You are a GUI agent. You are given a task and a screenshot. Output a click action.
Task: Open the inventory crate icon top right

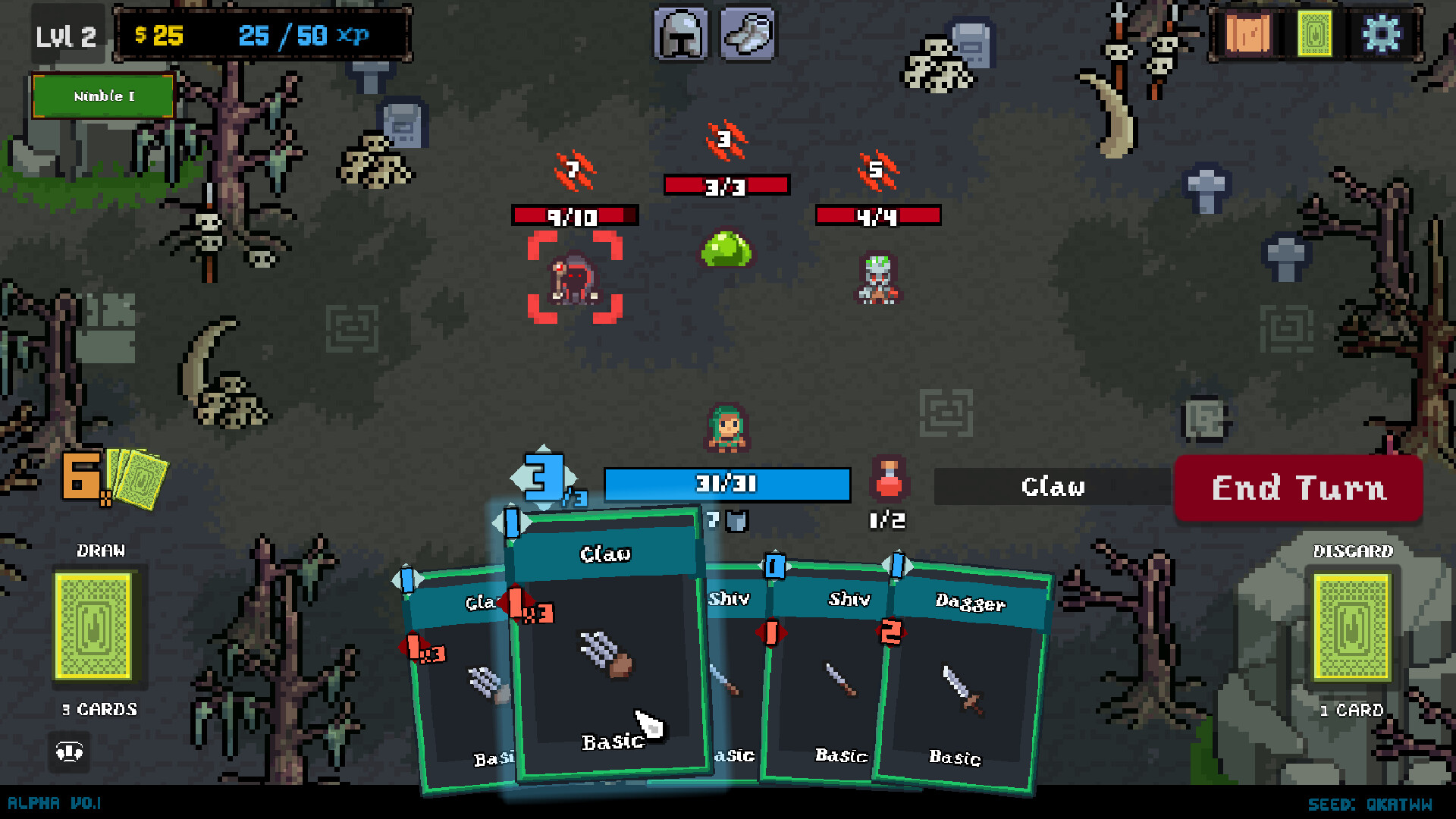point(1249,34)
